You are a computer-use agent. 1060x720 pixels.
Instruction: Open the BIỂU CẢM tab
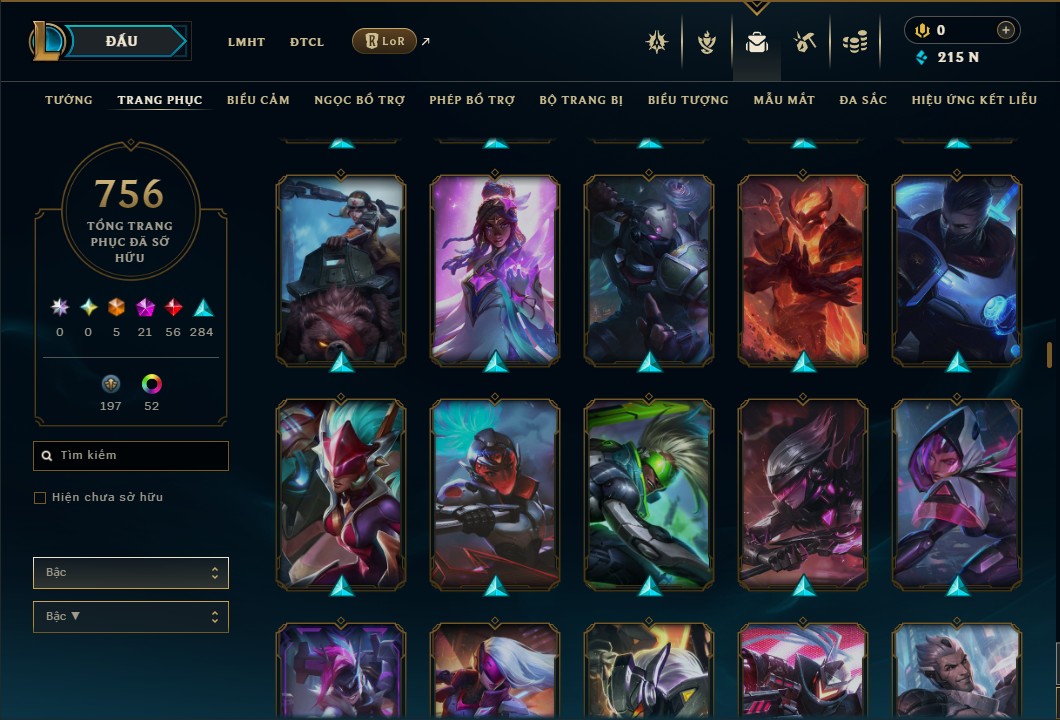coord(258,100)
